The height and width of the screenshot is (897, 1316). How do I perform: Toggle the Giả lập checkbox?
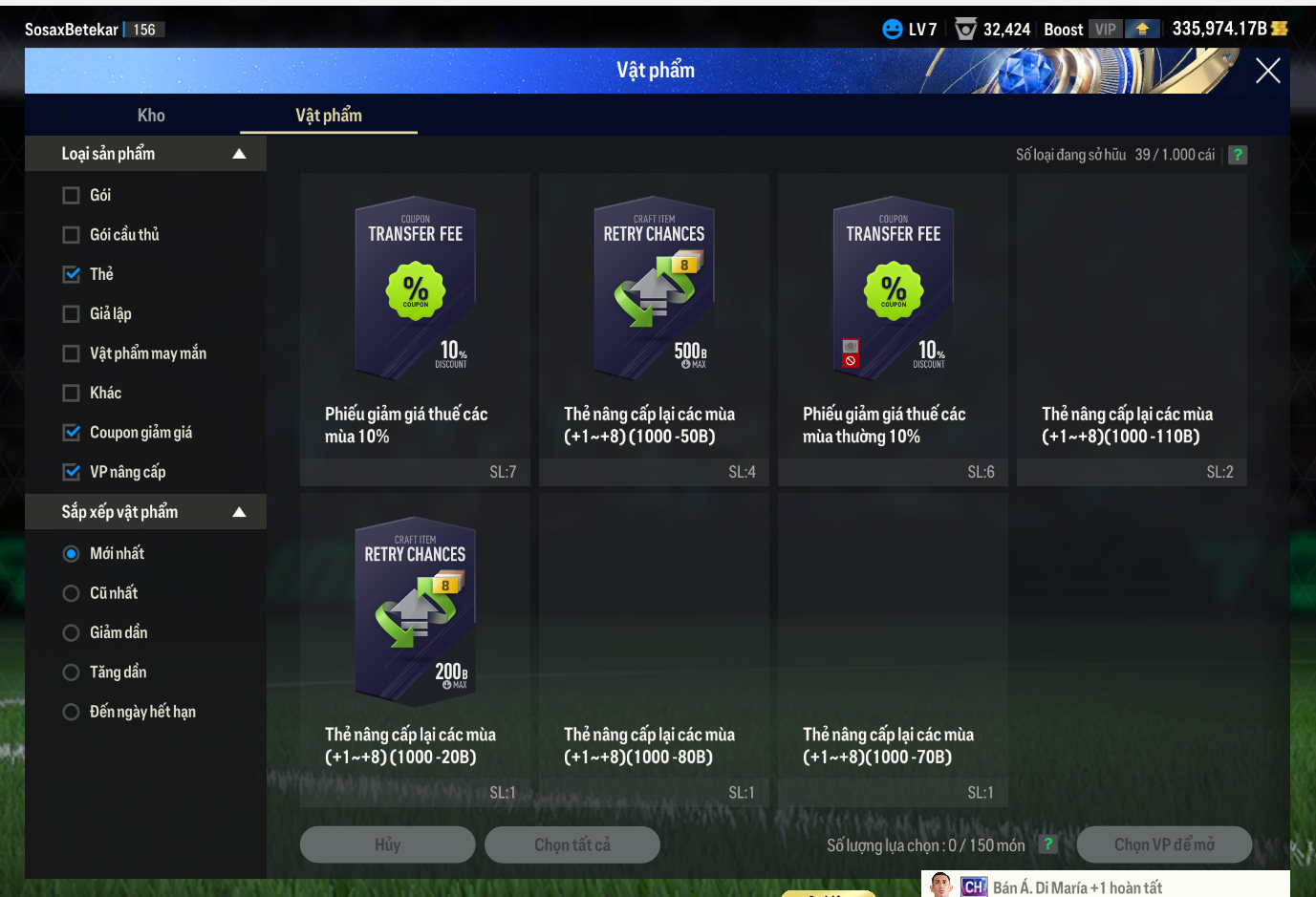point(71,314)
